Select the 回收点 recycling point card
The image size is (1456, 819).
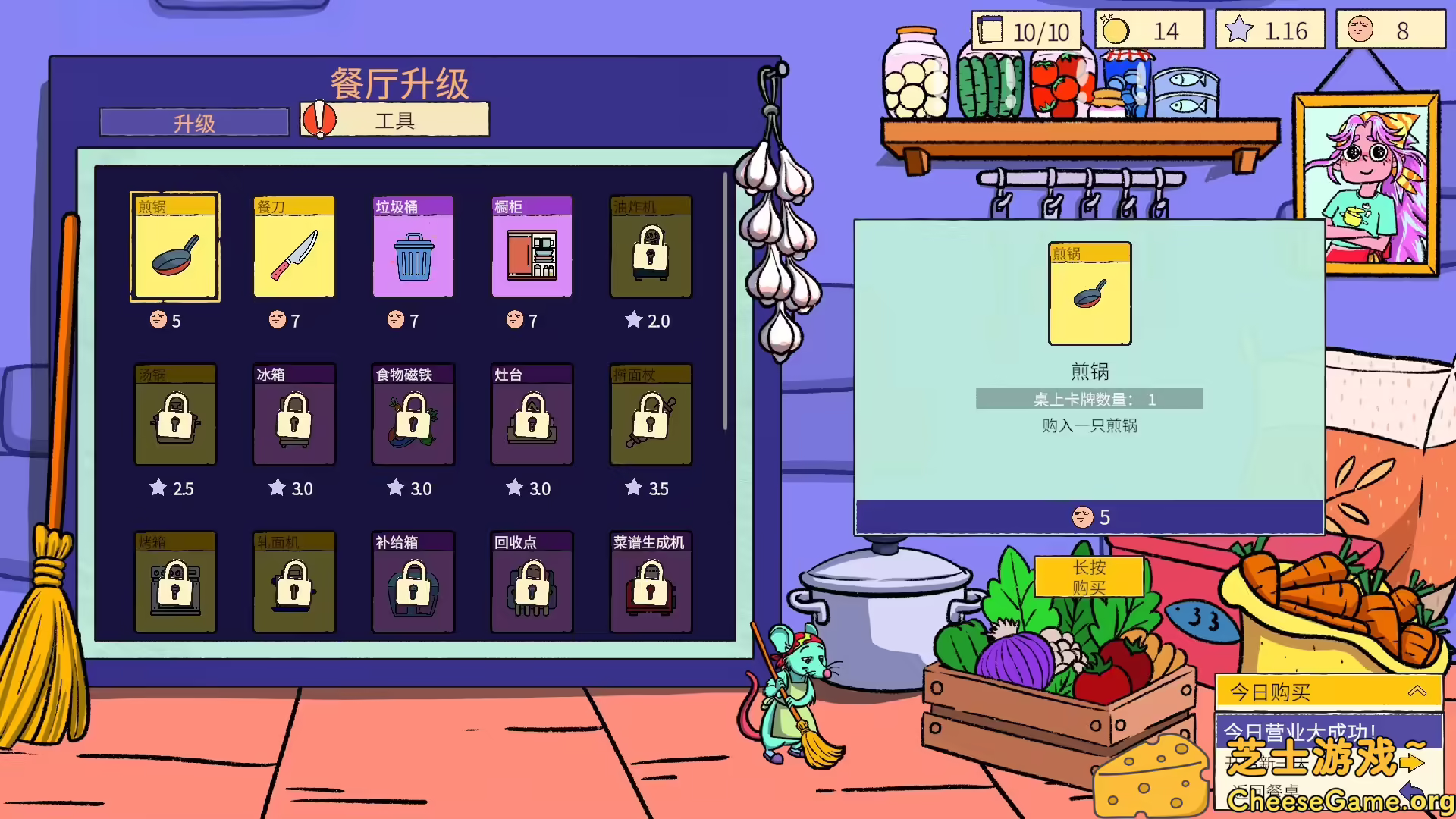(x=532, y=584)
